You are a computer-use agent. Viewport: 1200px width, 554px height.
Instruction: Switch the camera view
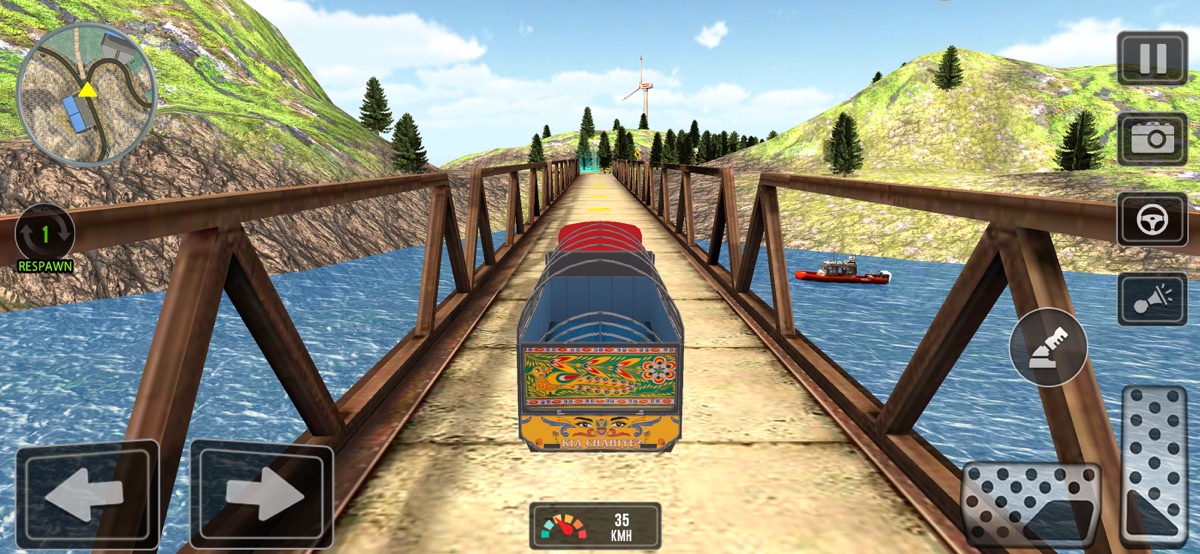1152,138
